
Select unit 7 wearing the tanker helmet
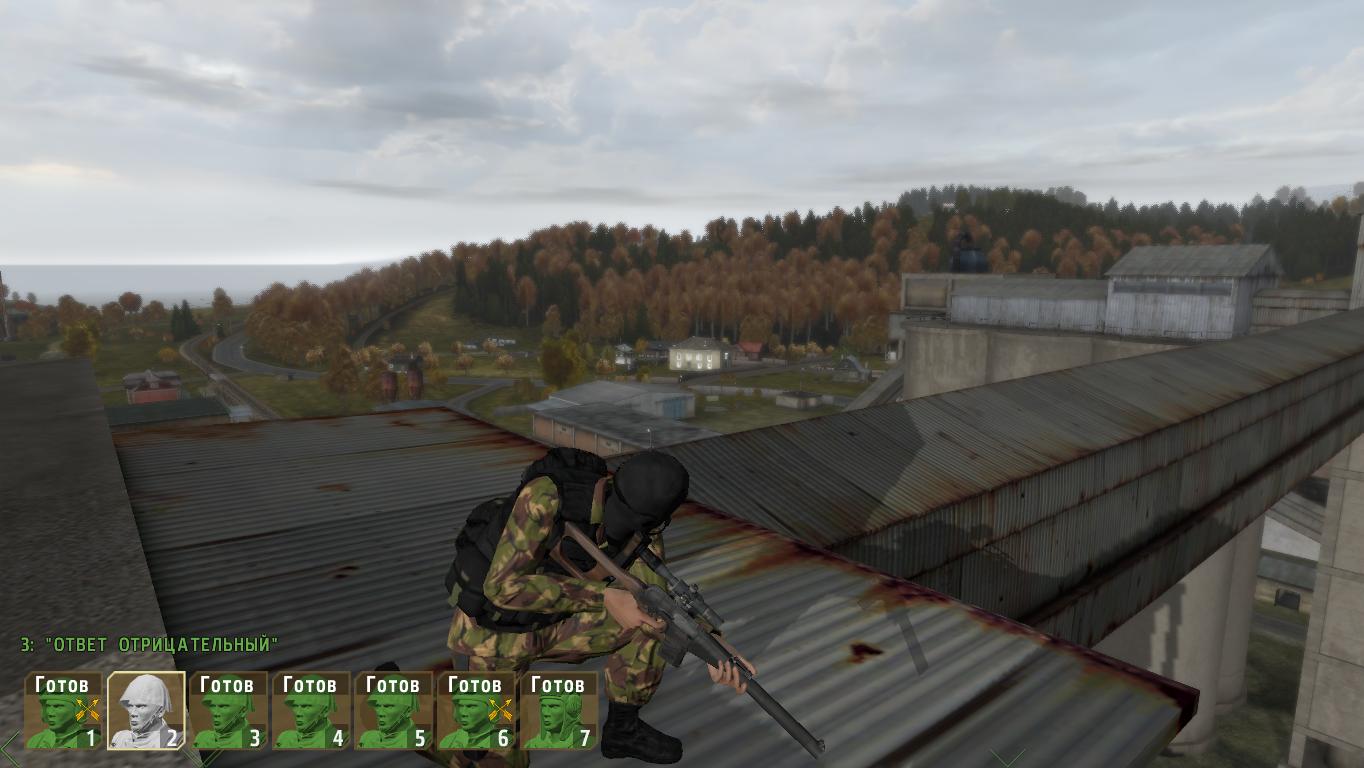[558, 711]
